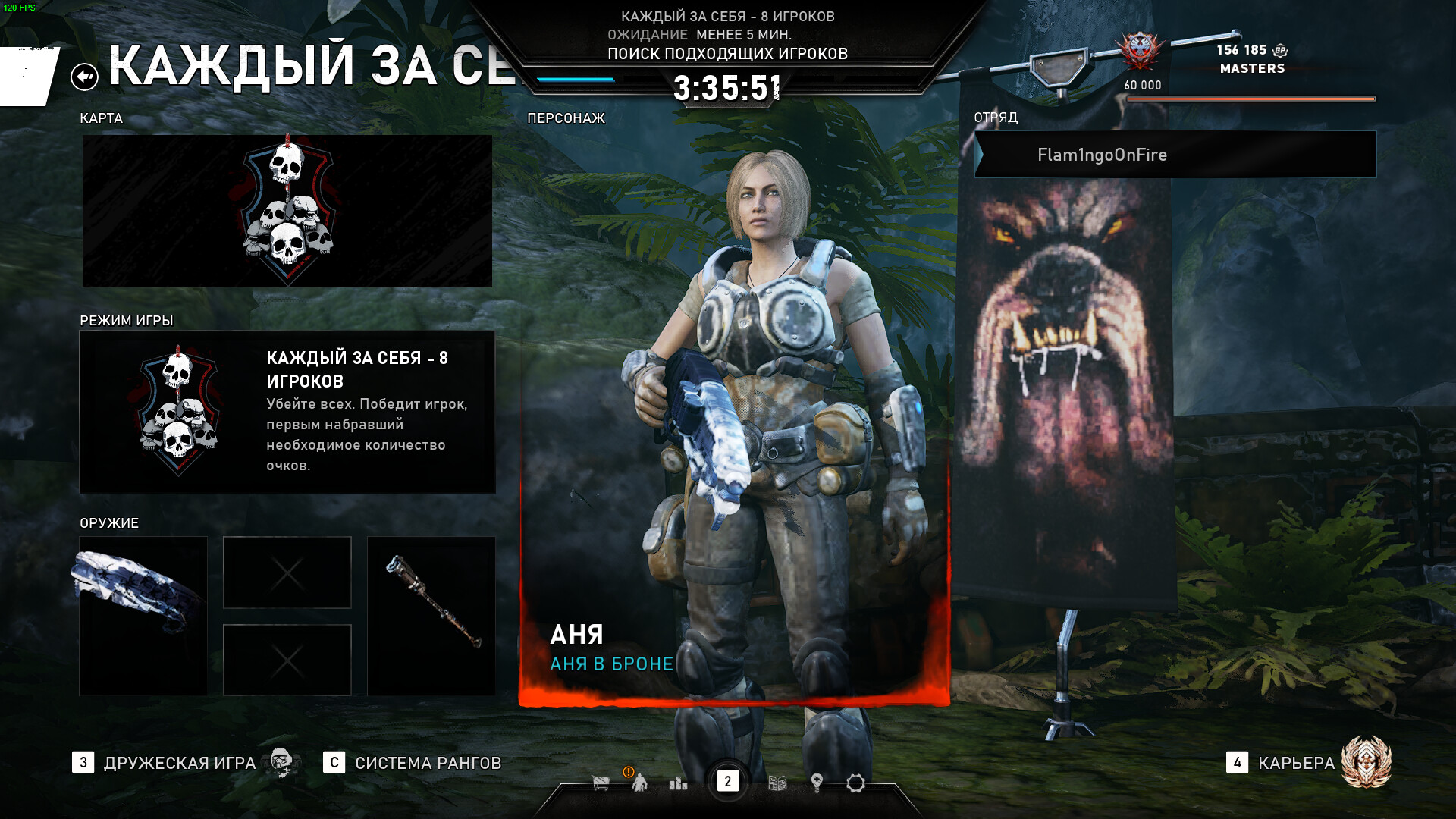Choose the frosted primary weapon slot
Screen dimensions: 1456x819
143,615
